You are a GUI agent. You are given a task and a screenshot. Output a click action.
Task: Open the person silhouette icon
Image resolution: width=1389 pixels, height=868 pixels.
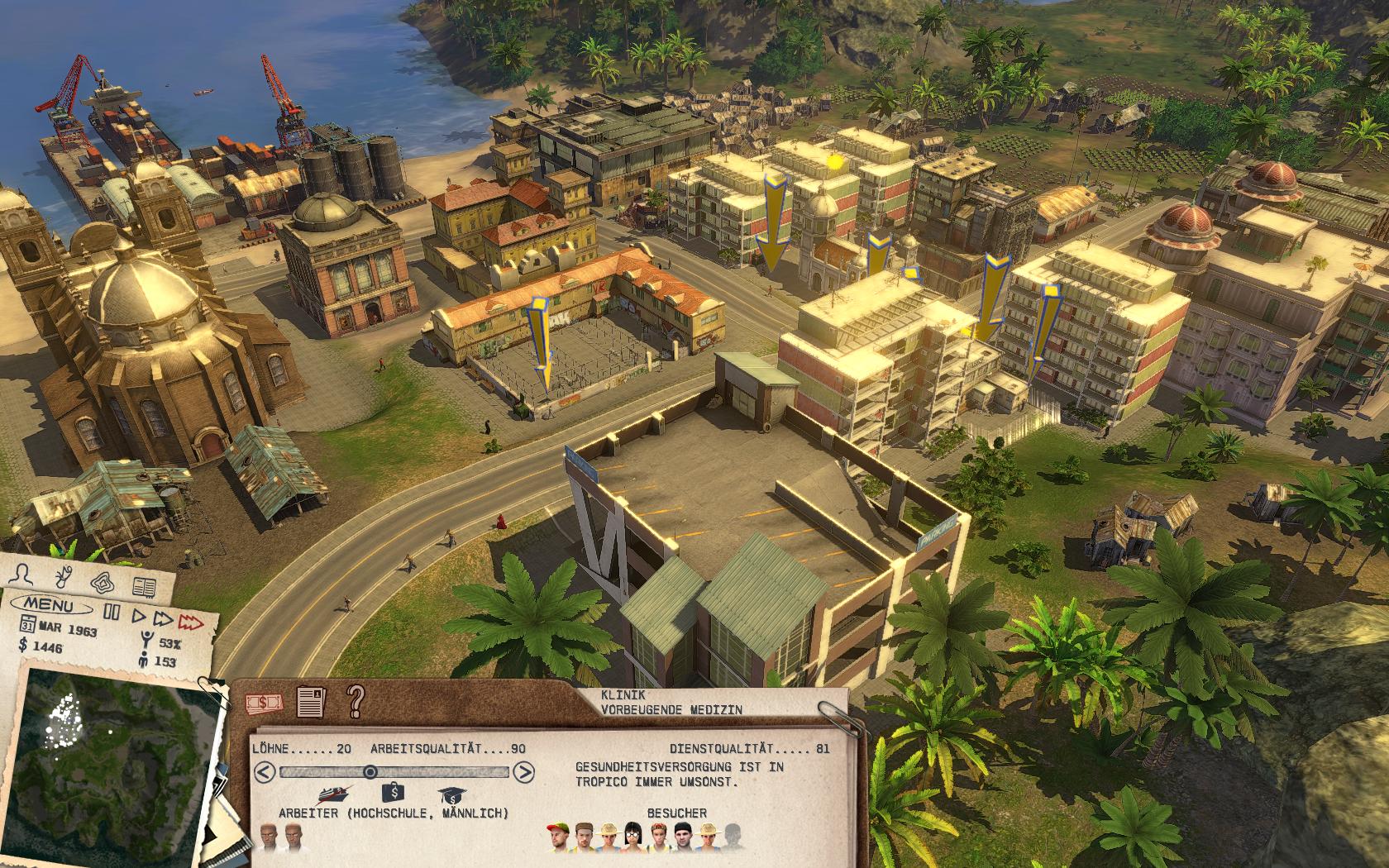pos(25,575)
